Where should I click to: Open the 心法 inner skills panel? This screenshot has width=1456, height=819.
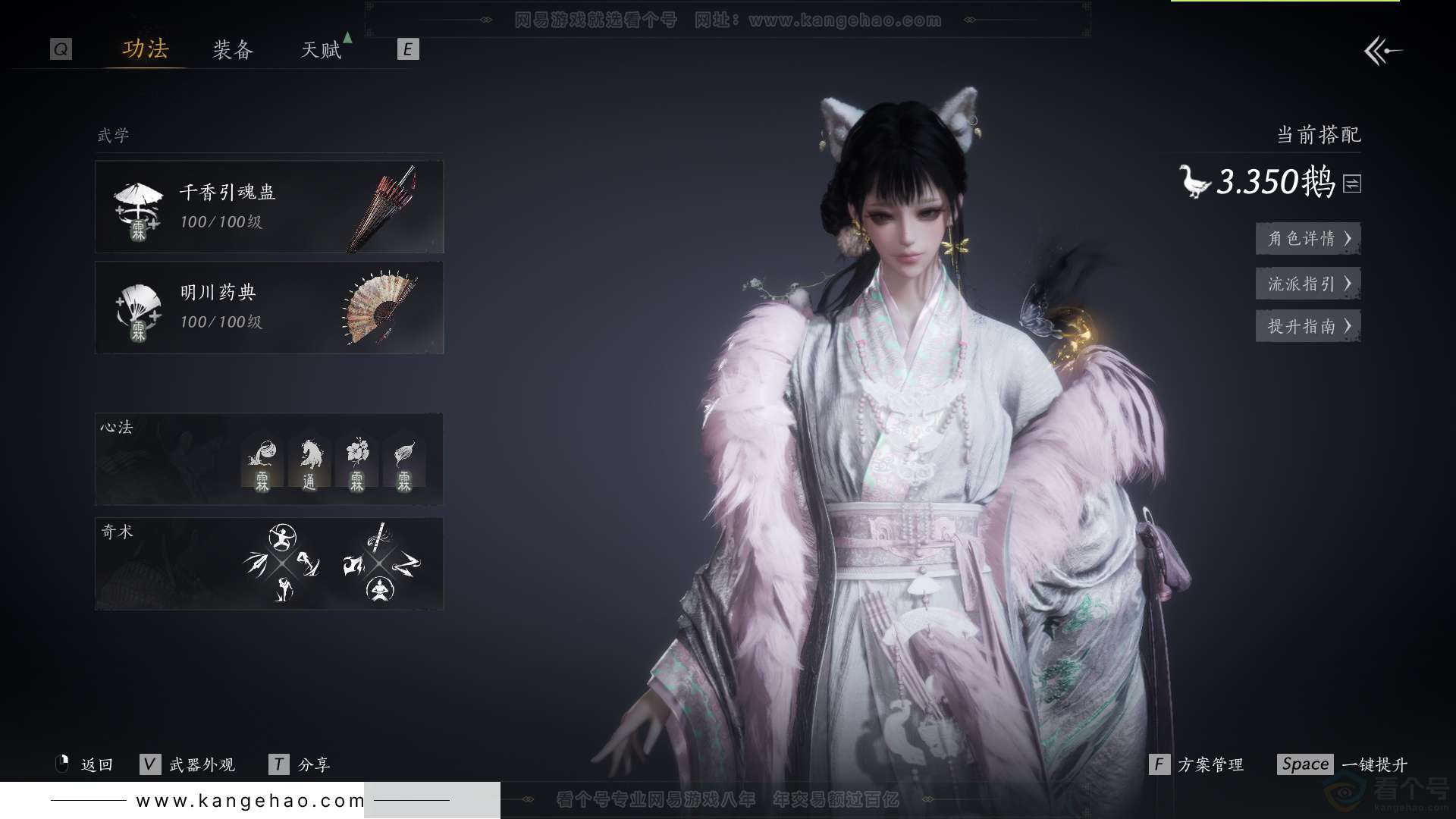[x=269, y=459]
